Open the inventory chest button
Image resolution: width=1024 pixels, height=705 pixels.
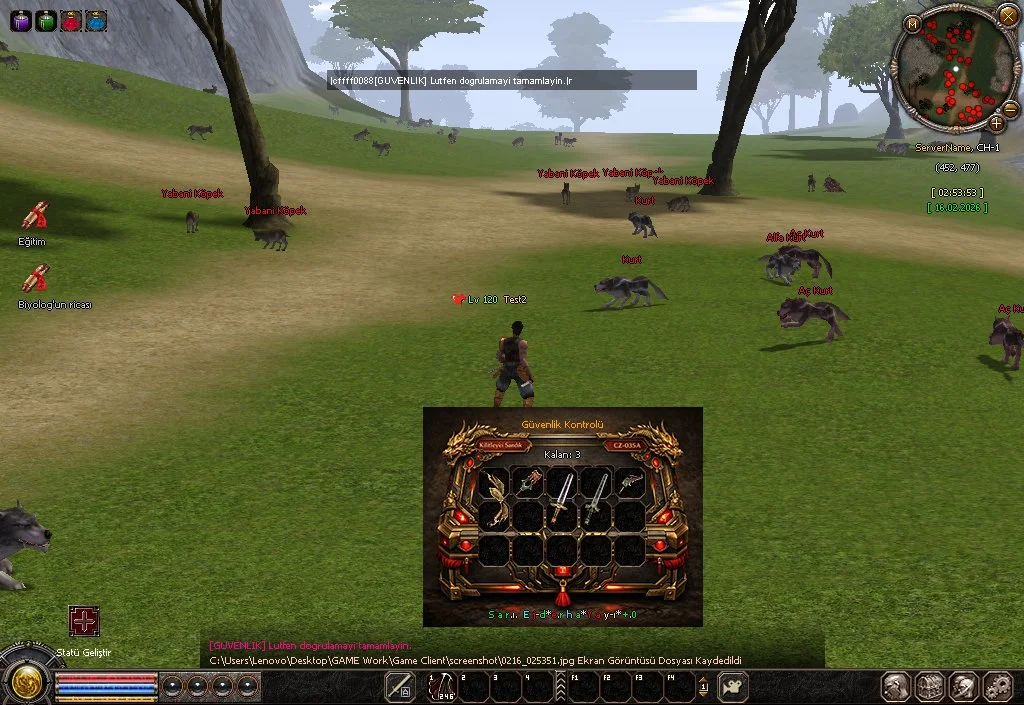[x=931, y=686]
